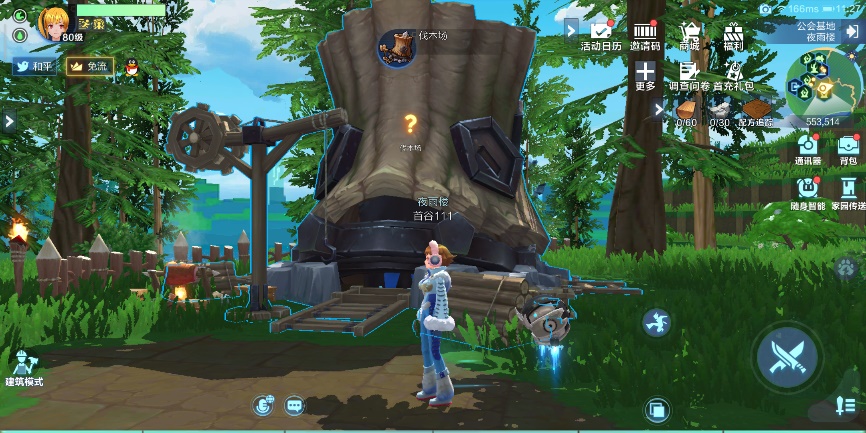Toggle the 和平 peace mode button

pos(34,67)
